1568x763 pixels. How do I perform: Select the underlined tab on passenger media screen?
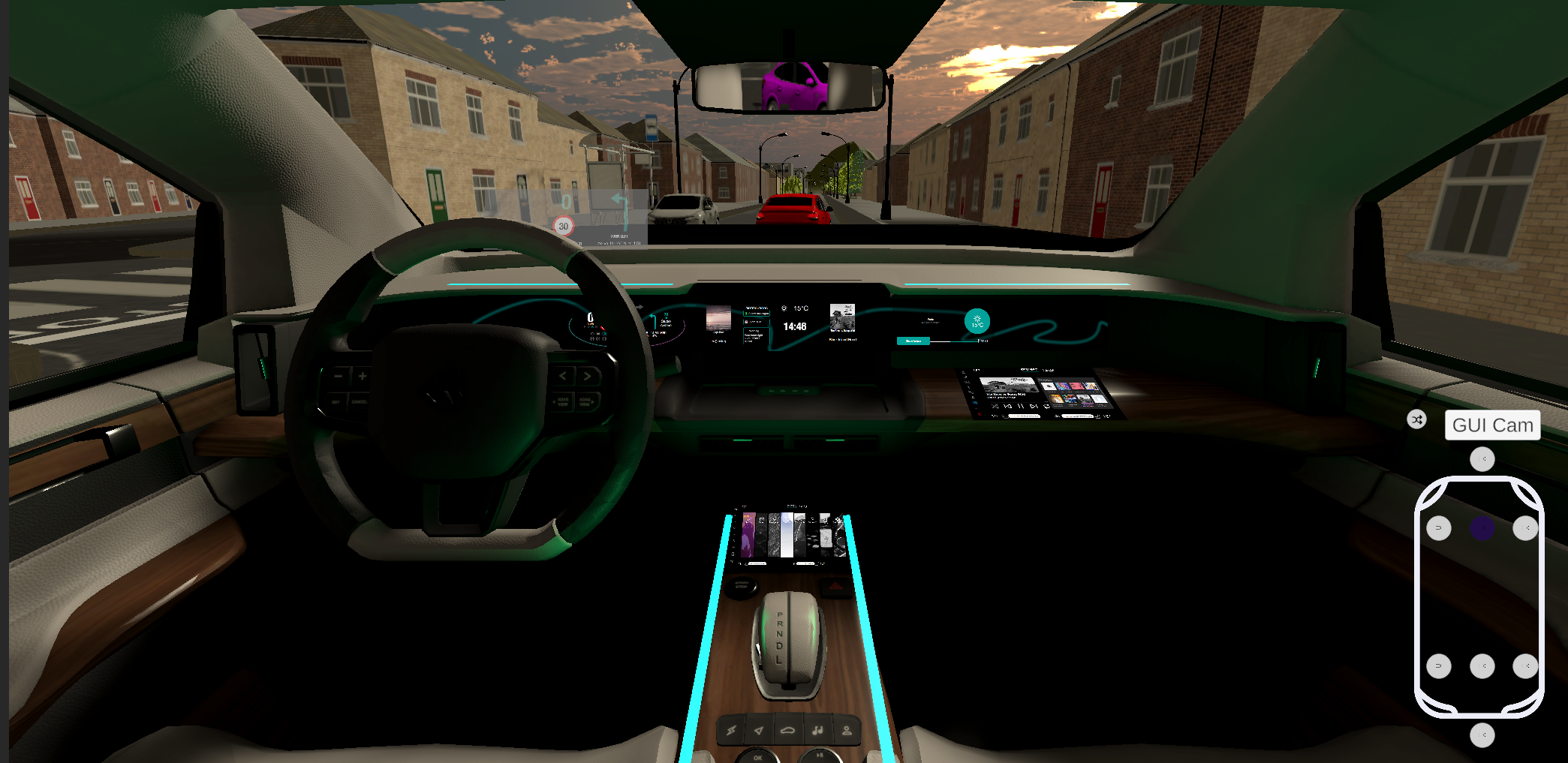click(x=1030, y=371)
